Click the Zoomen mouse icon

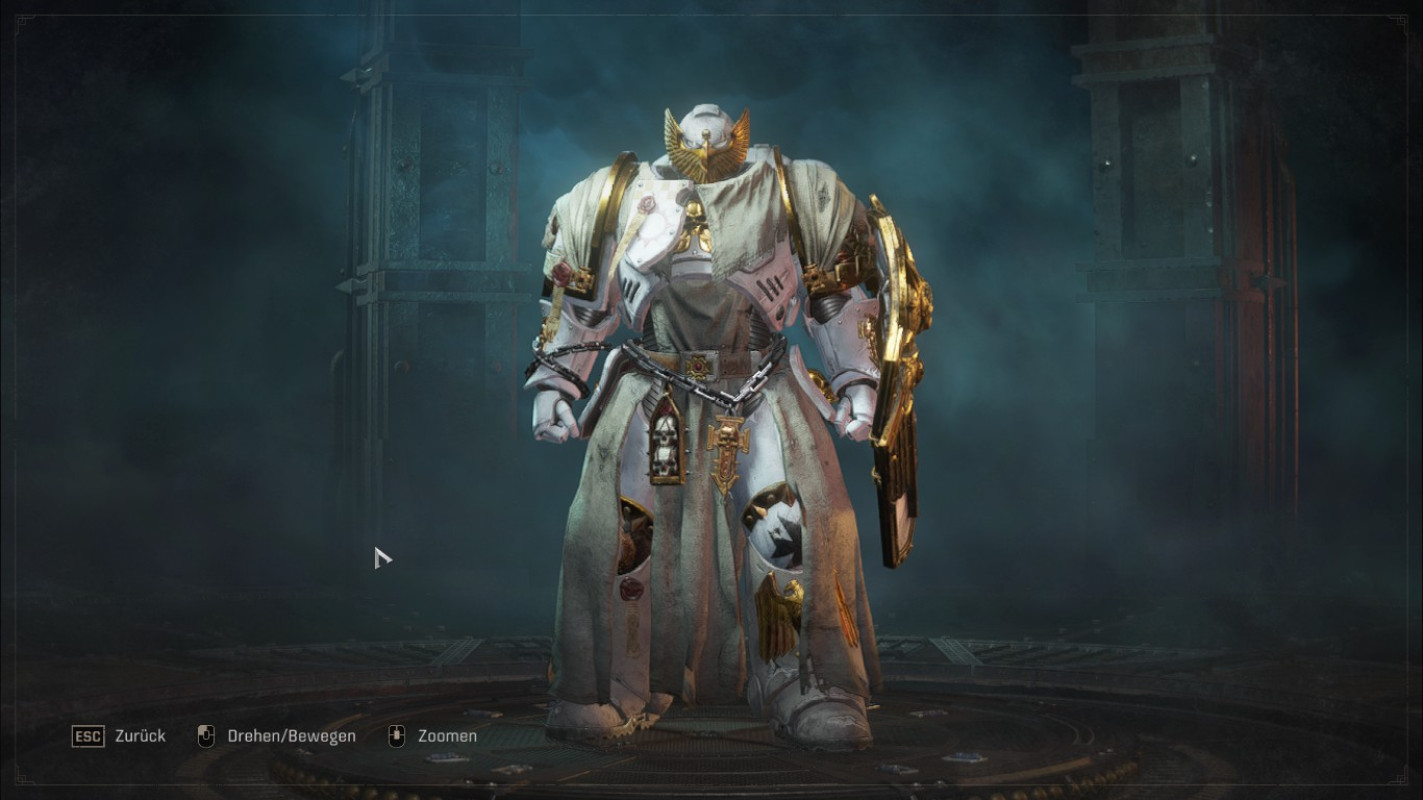click(395, 735)
